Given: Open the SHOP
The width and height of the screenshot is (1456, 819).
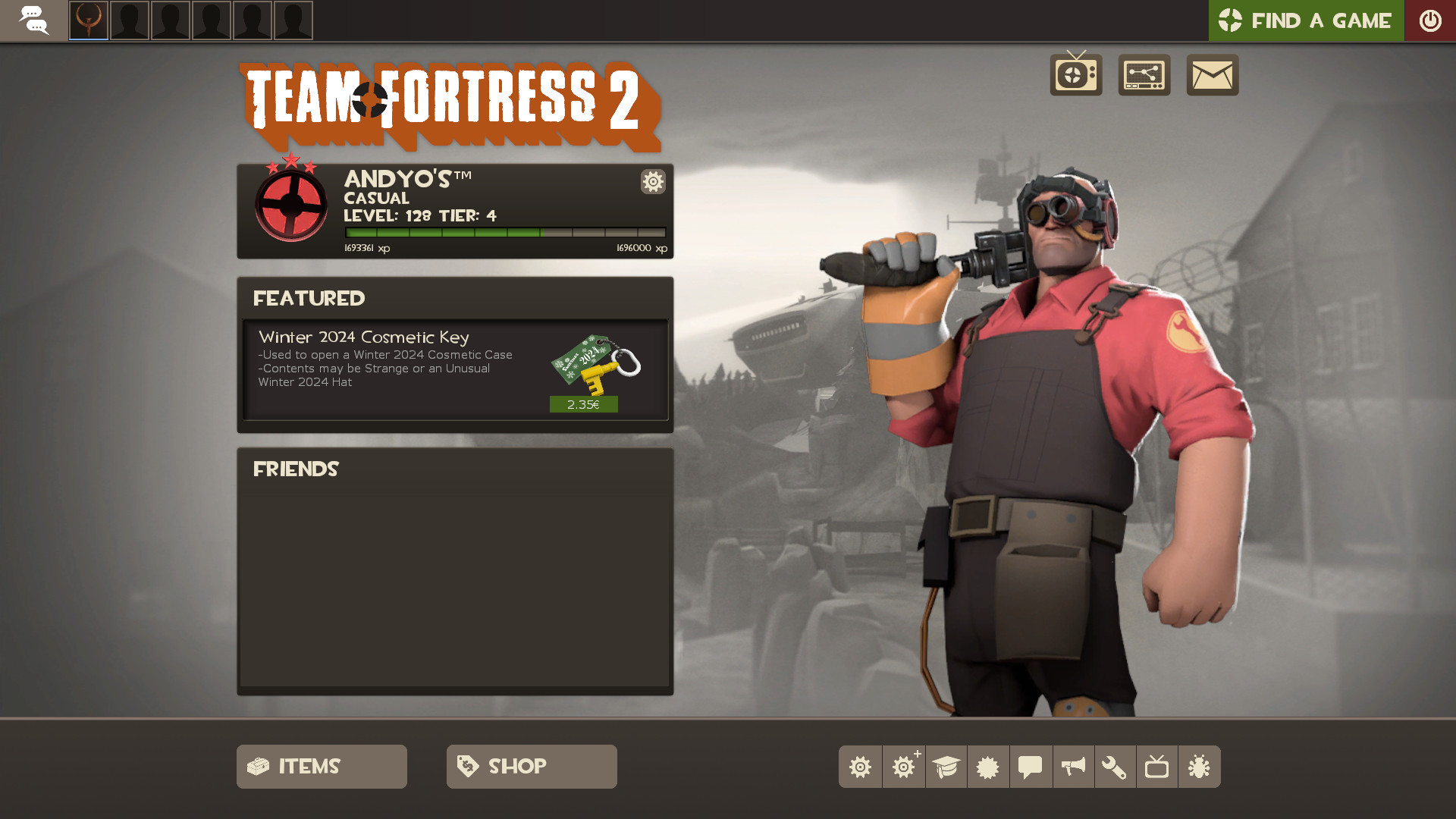Looking at the screenshot, I should pos(531,766).
